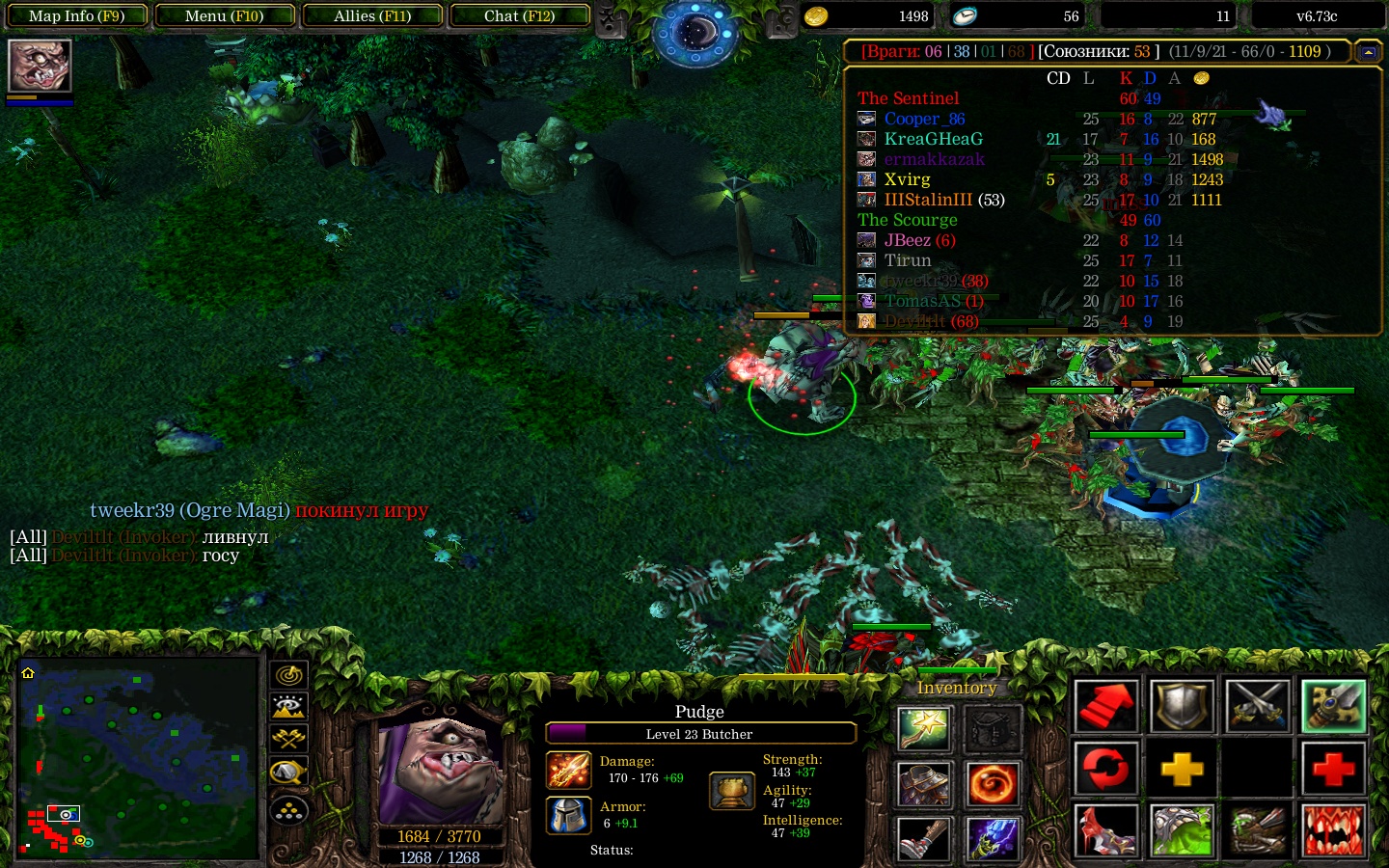Collapse the scoreboard with the arrow button
This screenshot has width=1389, height=868.
point(1368,52)
